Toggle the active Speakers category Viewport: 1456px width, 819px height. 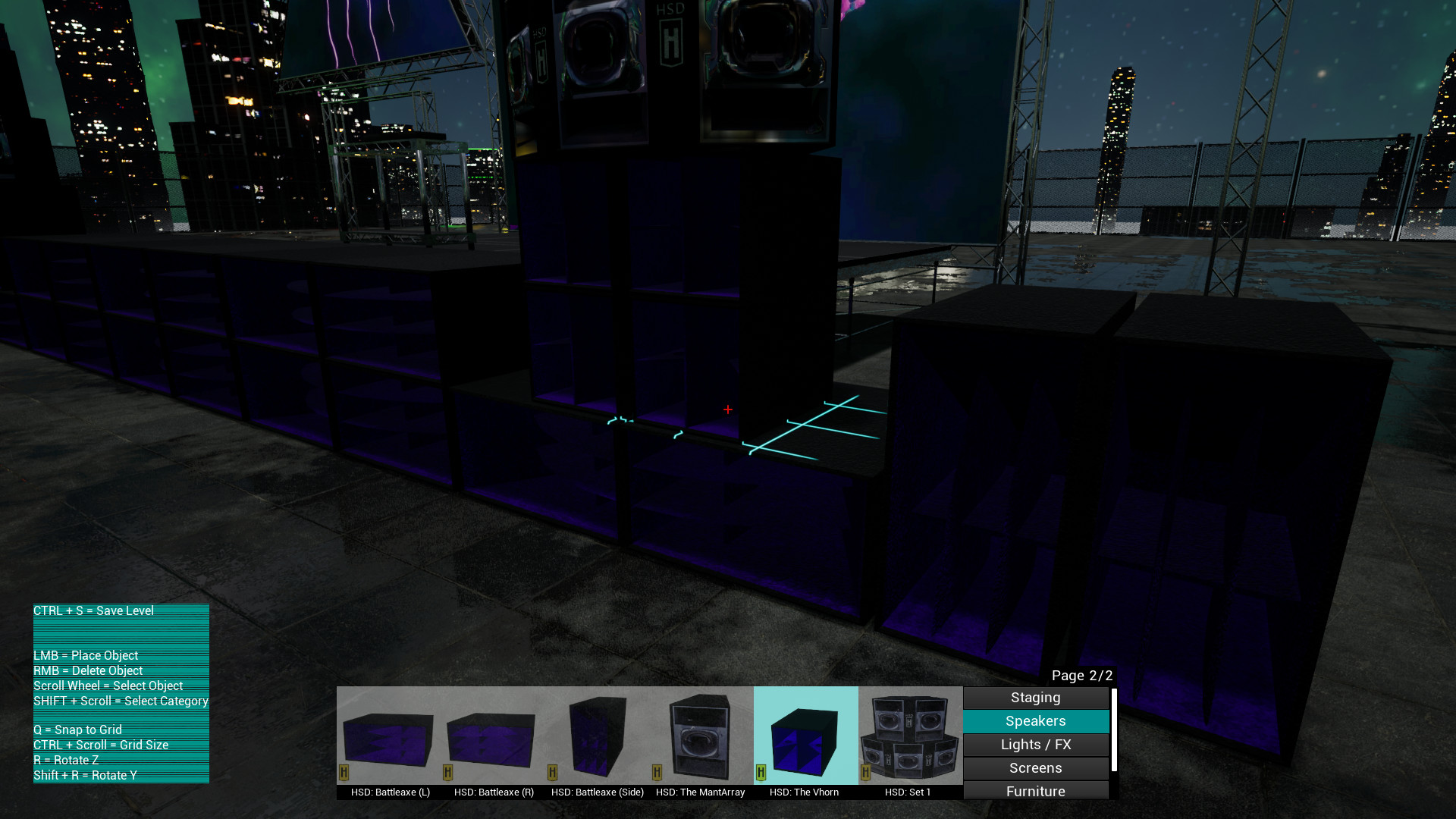[x=1035, y=721]
